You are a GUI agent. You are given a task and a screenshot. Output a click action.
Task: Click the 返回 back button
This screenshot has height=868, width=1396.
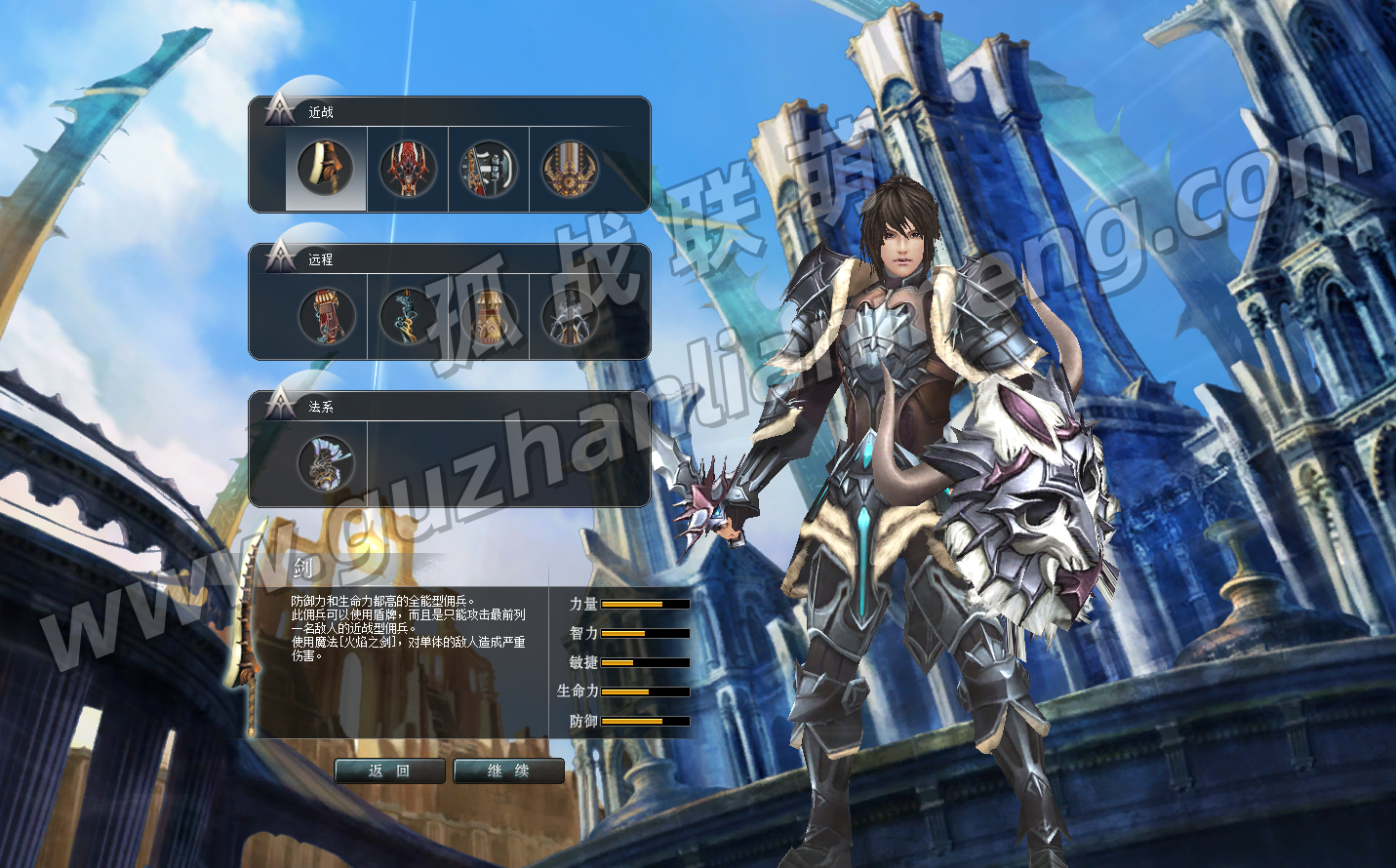tap(389, 770)
